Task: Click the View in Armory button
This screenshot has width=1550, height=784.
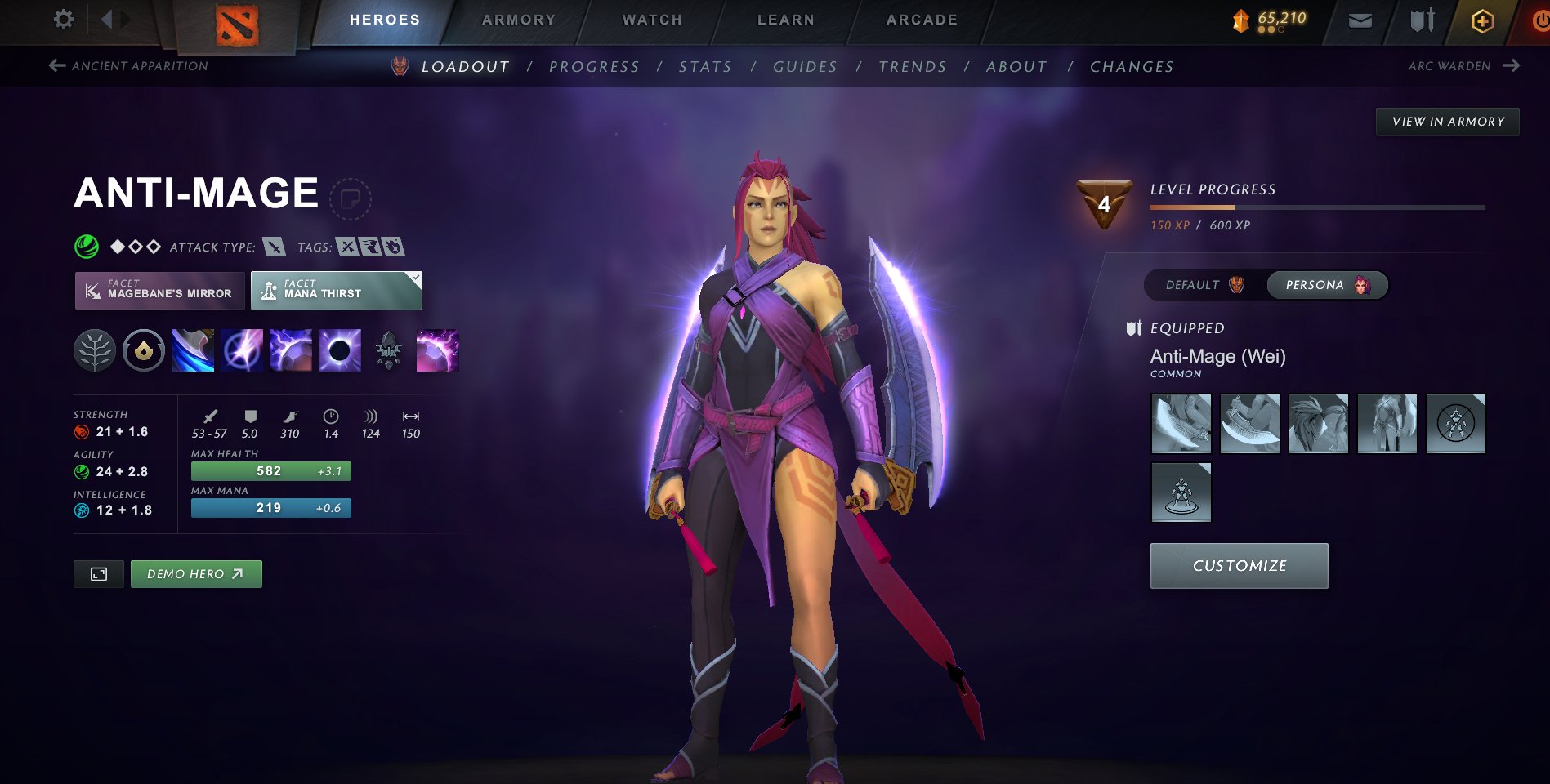Action: [x=1448, y=122]
